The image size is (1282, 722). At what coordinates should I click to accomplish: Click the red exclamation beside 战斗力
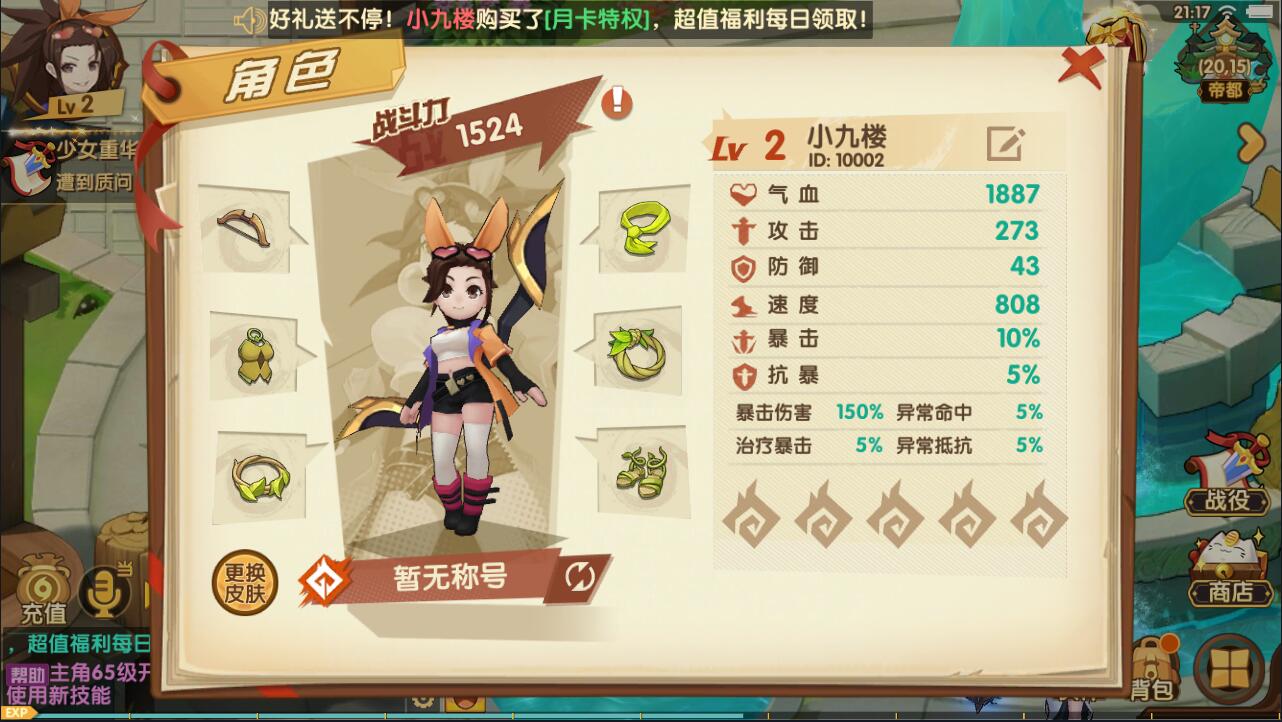point(617,103)
